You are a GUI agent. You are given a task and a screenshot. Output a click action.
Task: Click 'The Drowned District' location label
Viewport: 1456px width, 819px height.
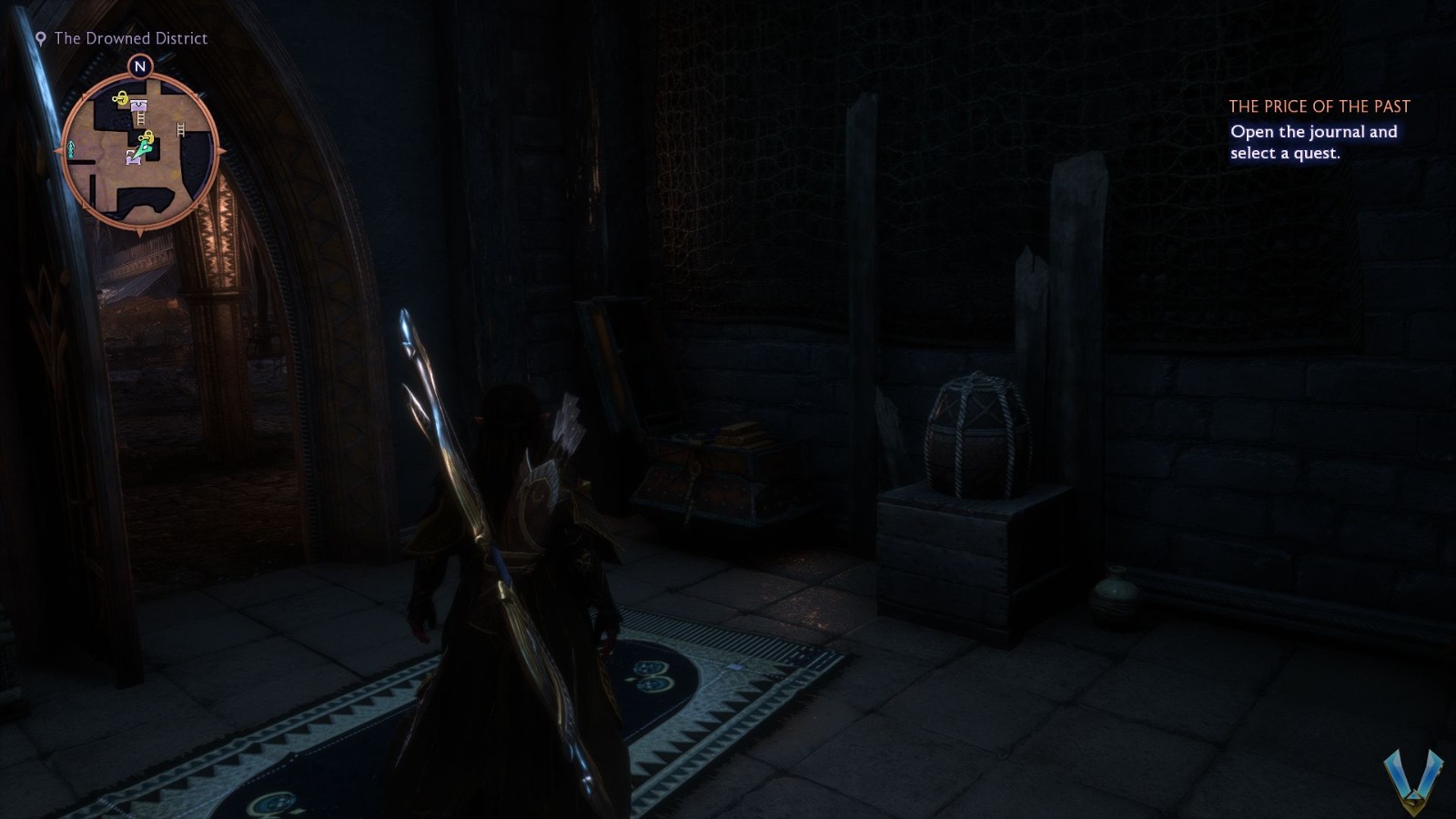130,39
